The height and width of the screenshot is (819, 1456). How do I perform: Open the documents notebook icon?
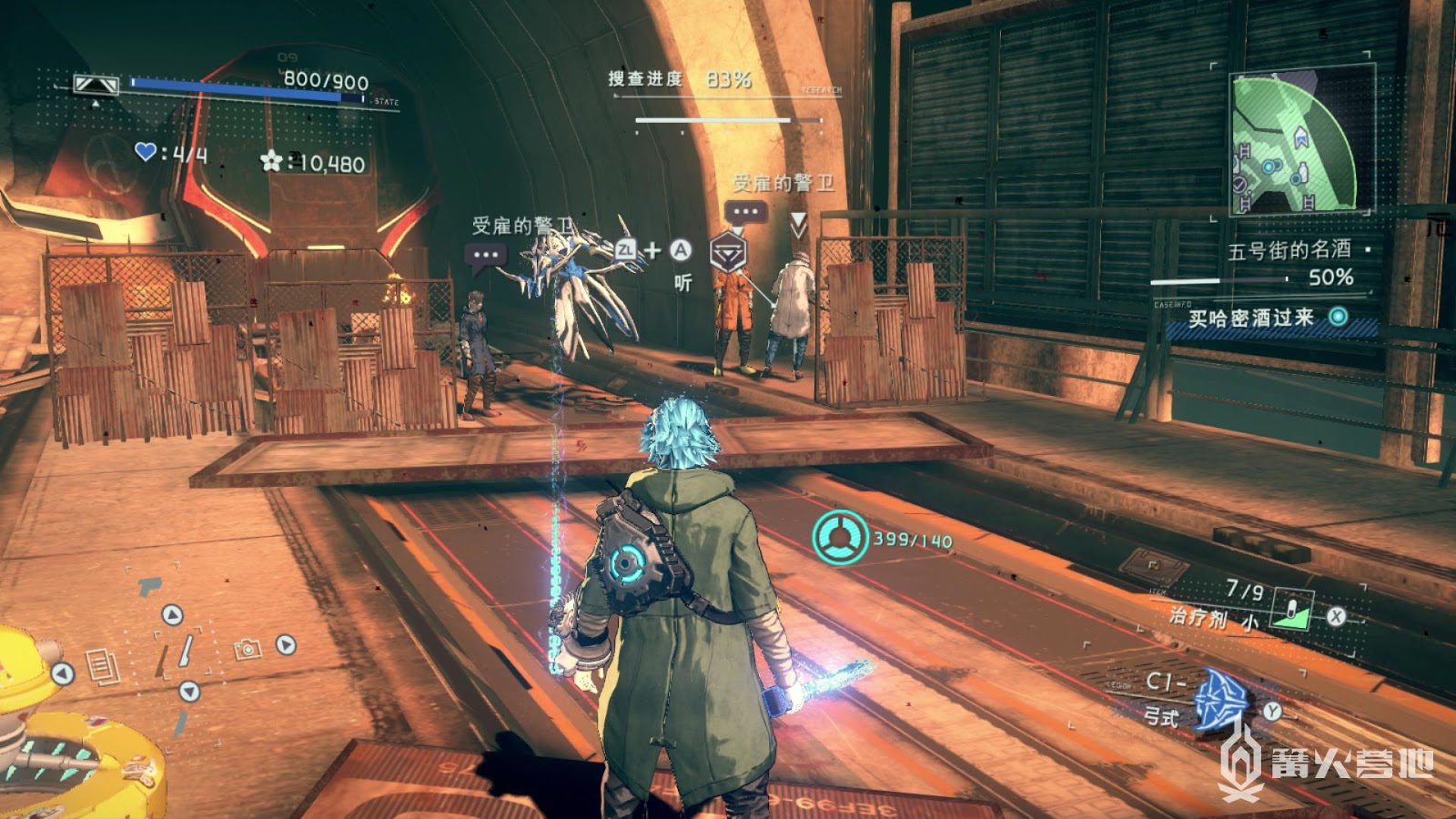103,666
